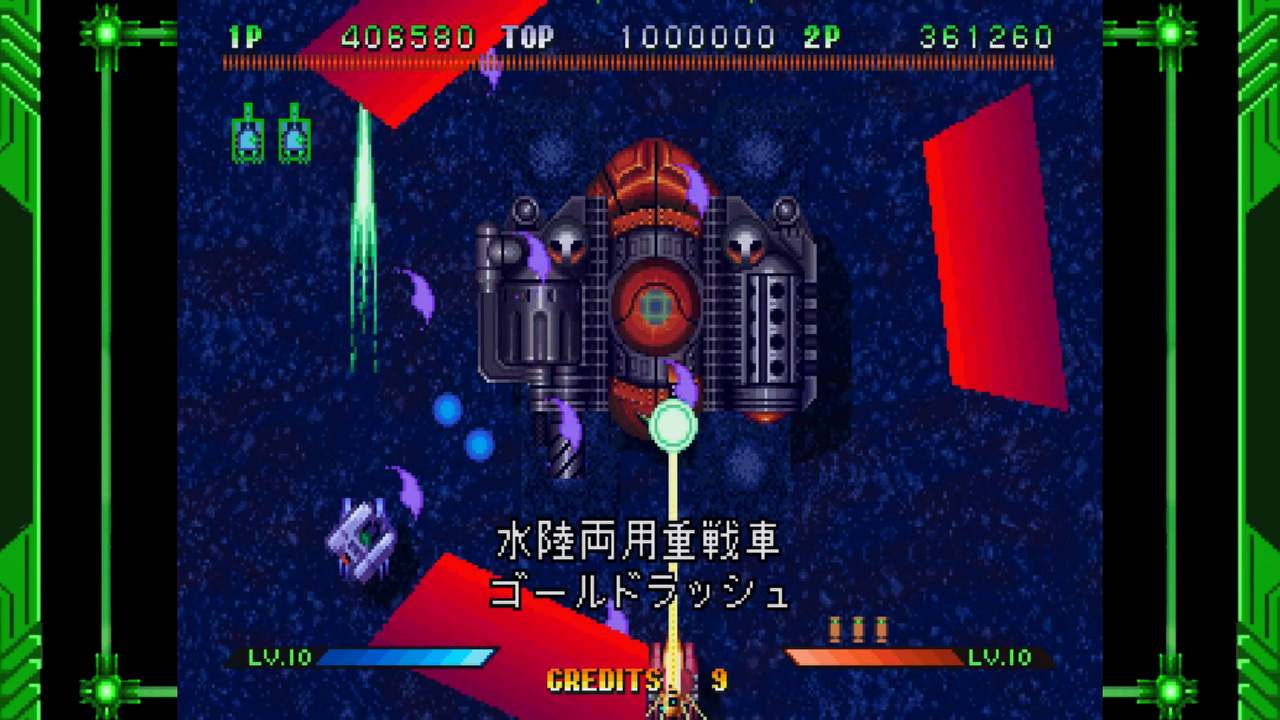Viewport: 1280px width, 720px height.
Task: Click the middle bomb icon above the gauge
Action: click(858, 628)
